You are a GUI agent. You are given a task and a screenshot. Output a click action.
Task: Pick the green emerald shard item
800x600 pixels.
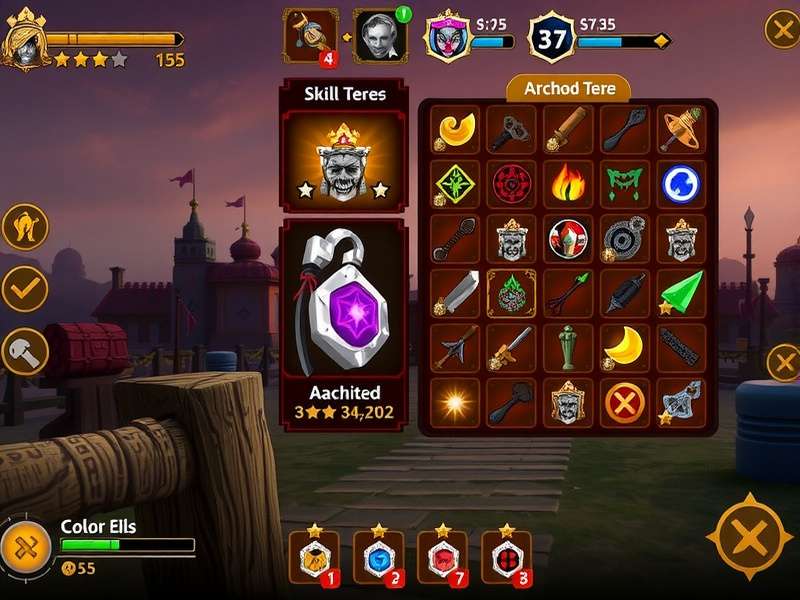(x=680, y=292)
